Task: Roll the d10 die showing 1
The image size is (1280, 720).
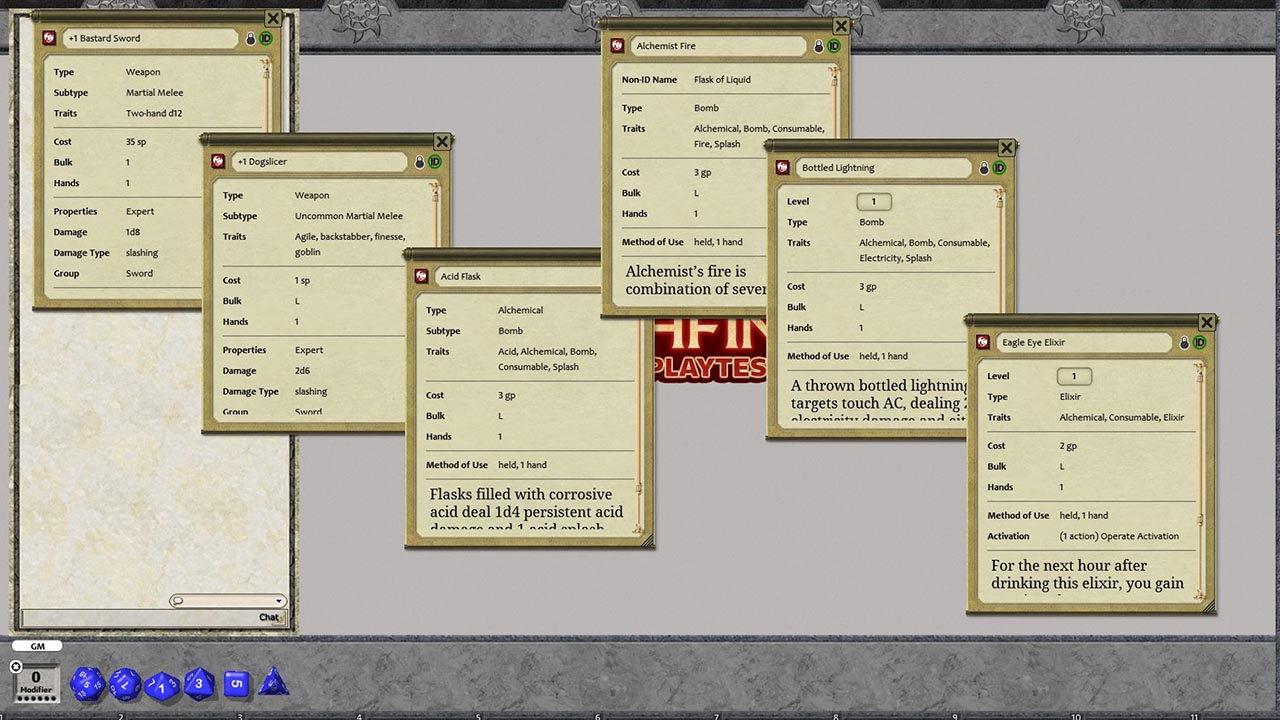Action: (160, 685)
